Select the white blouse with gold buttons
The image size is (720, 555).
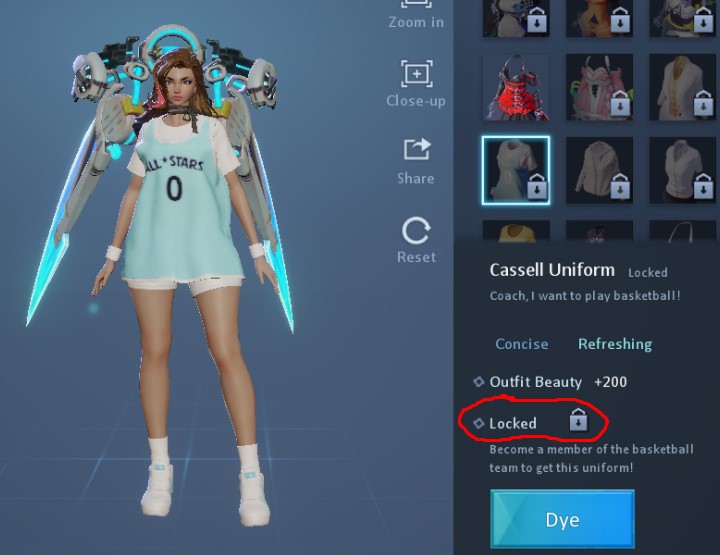pos(682,86)
